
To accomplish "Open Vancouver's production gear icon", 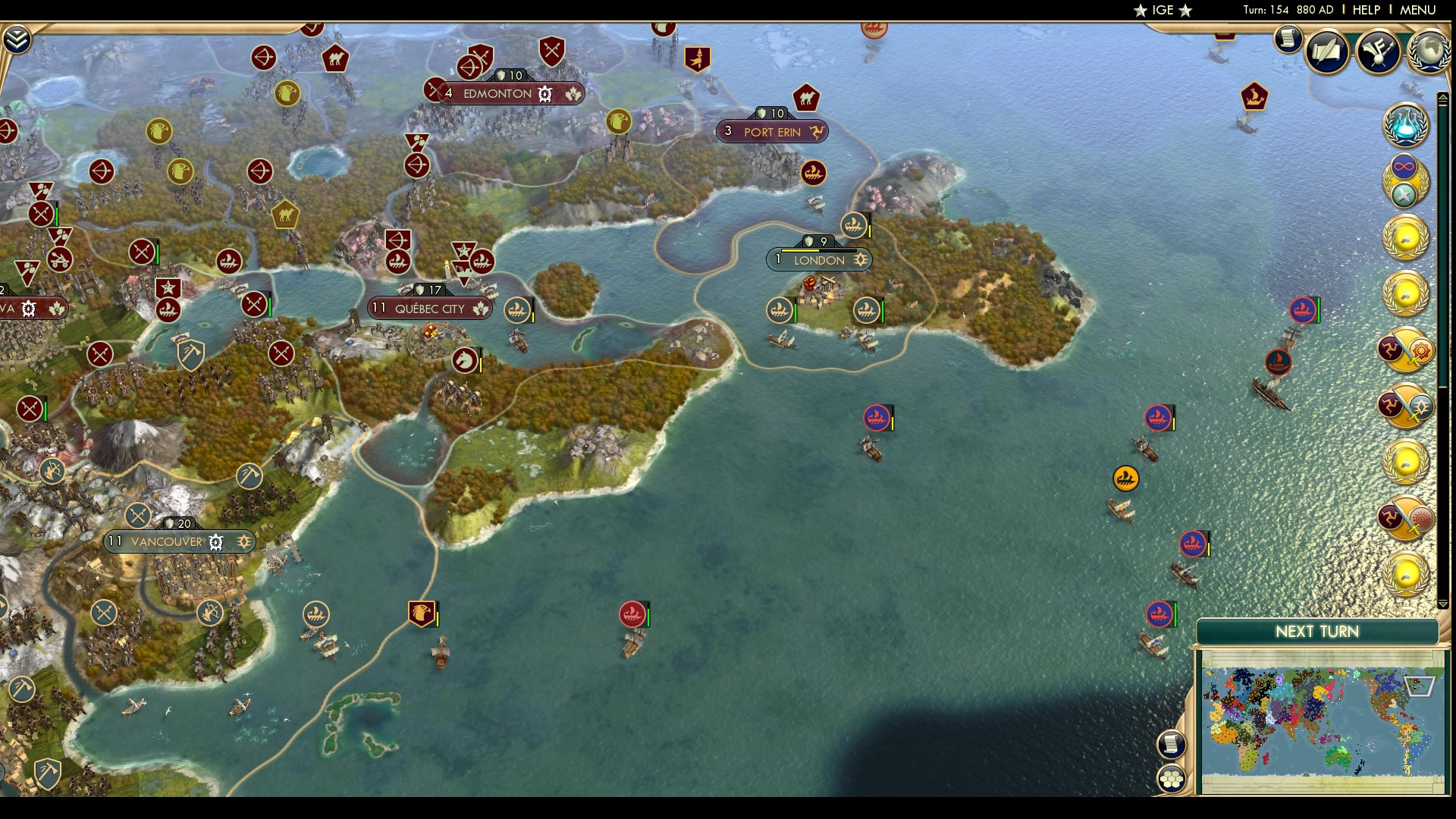I will coord(217,541).
